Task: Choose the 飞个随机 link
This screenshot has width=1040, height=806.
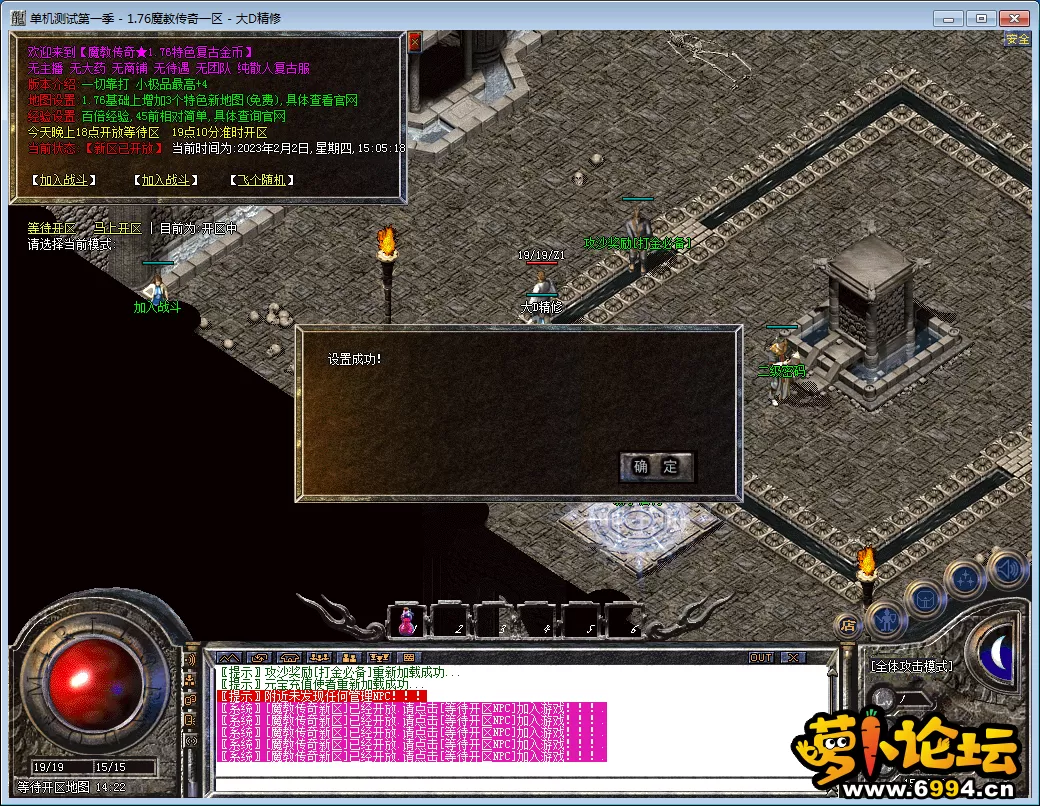Action: point(262,180)
